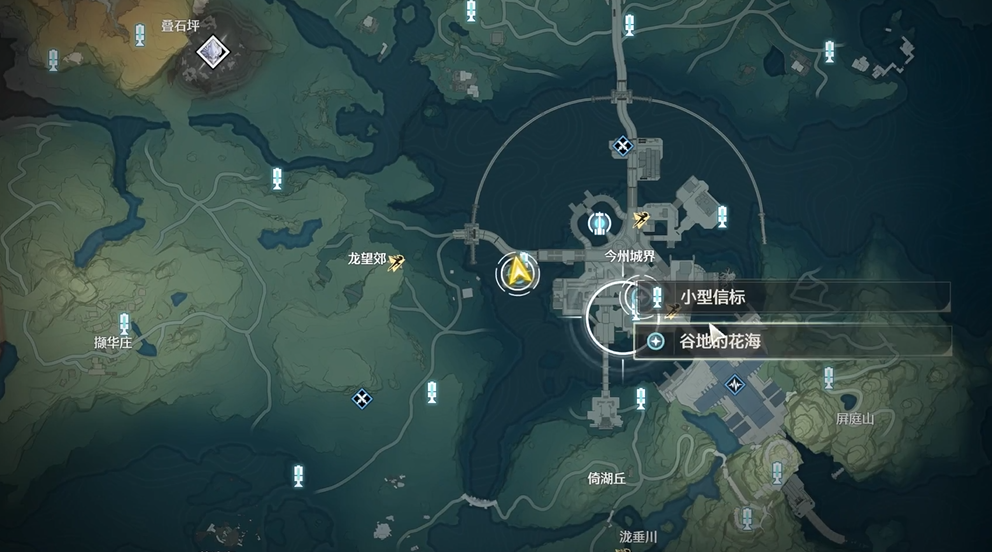Image resolution: width=992 pixels, height=552 pixels.
Task: Click the golden icon beside 龙望郊
Action: pos(397,261)
